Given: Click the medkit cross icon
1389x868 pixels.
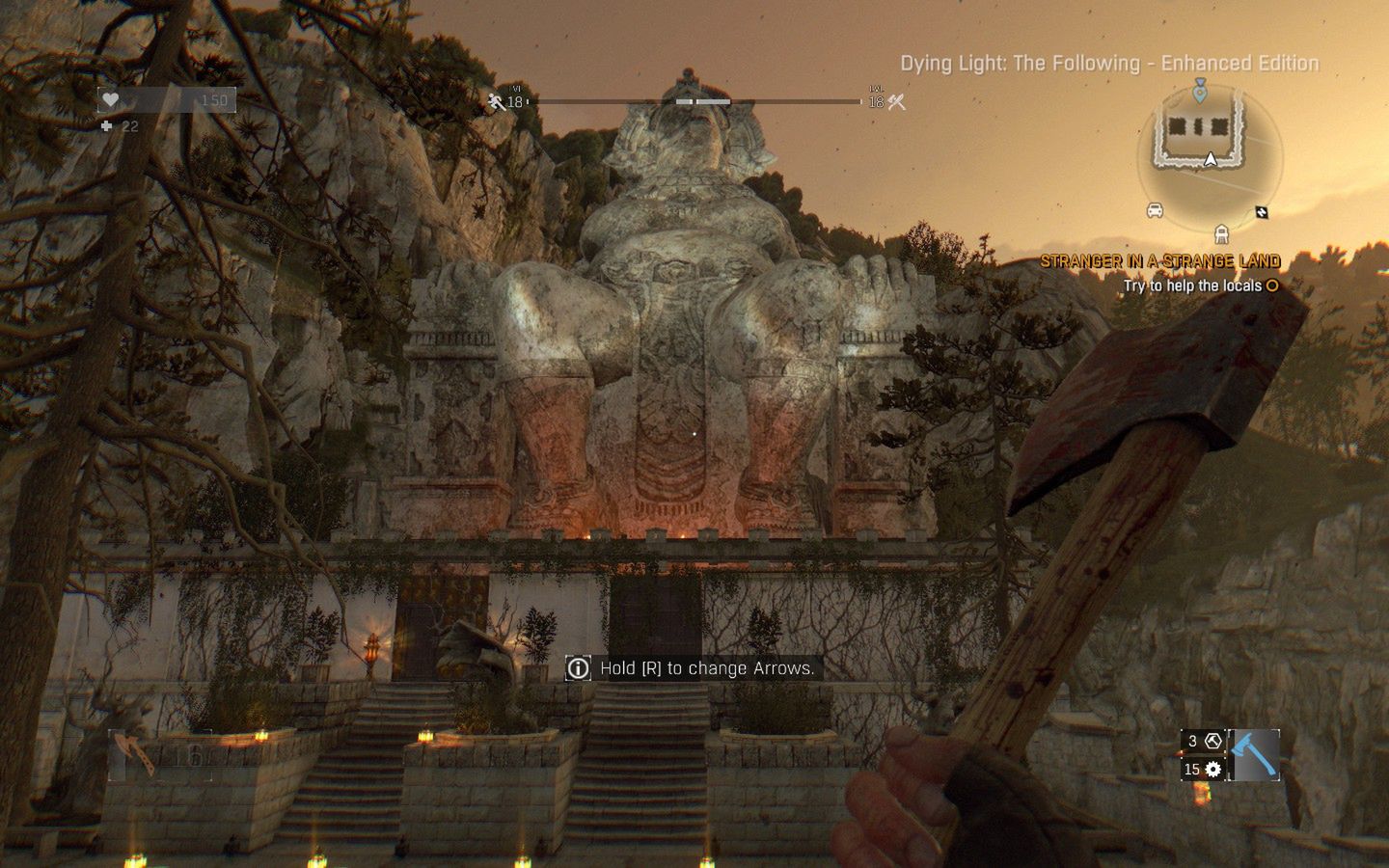Looking at the screenshot, I should [106, 126].
